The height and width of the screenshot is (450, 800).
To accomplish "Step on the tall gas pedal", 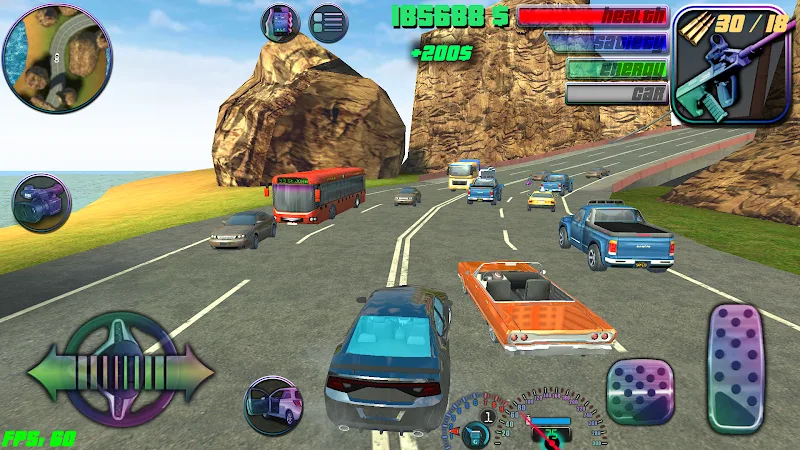I will [736, 367].
